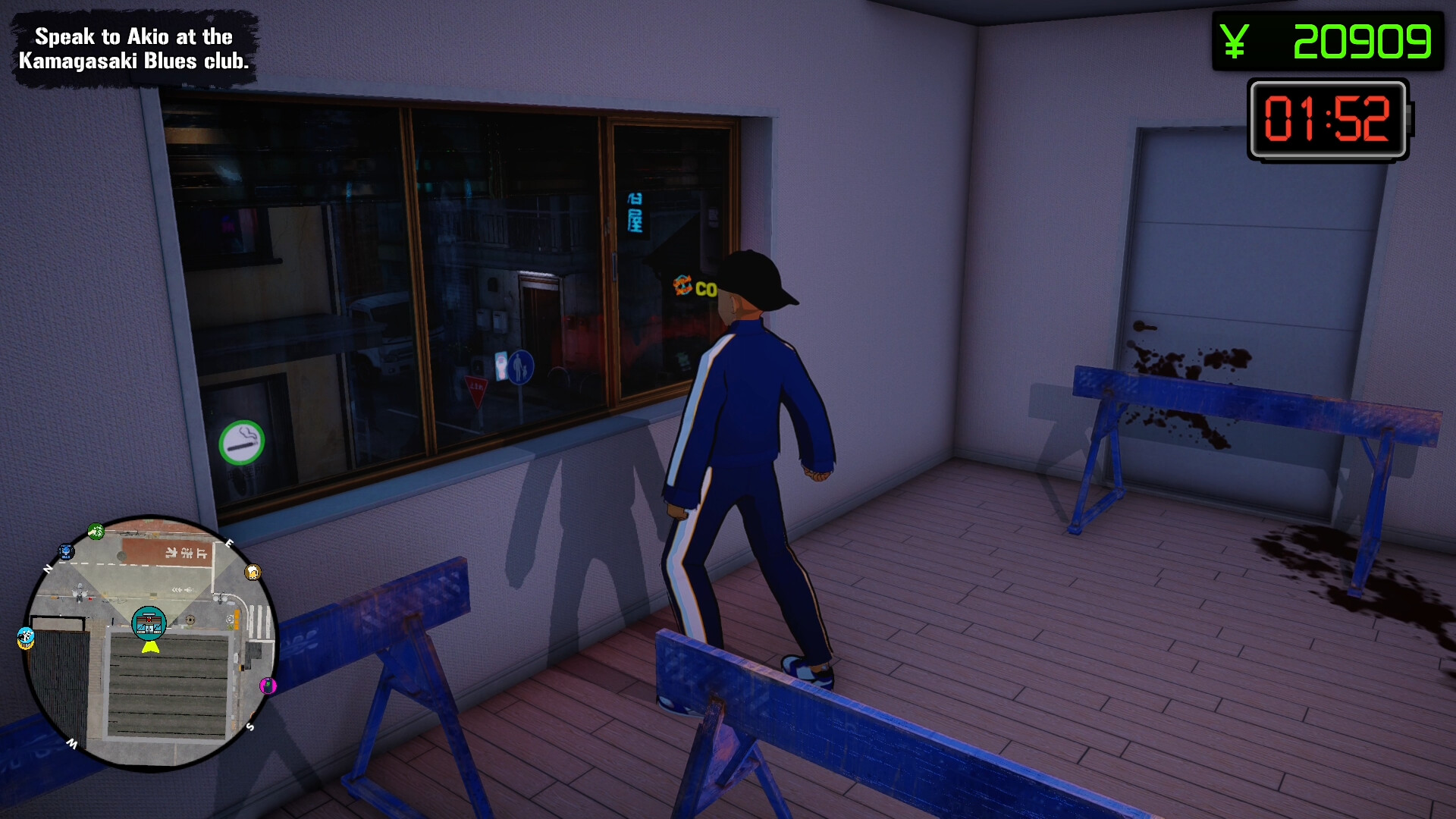Select the green smoking area sign on the wall
The image size is (1456, 819).
click(242, 442)
